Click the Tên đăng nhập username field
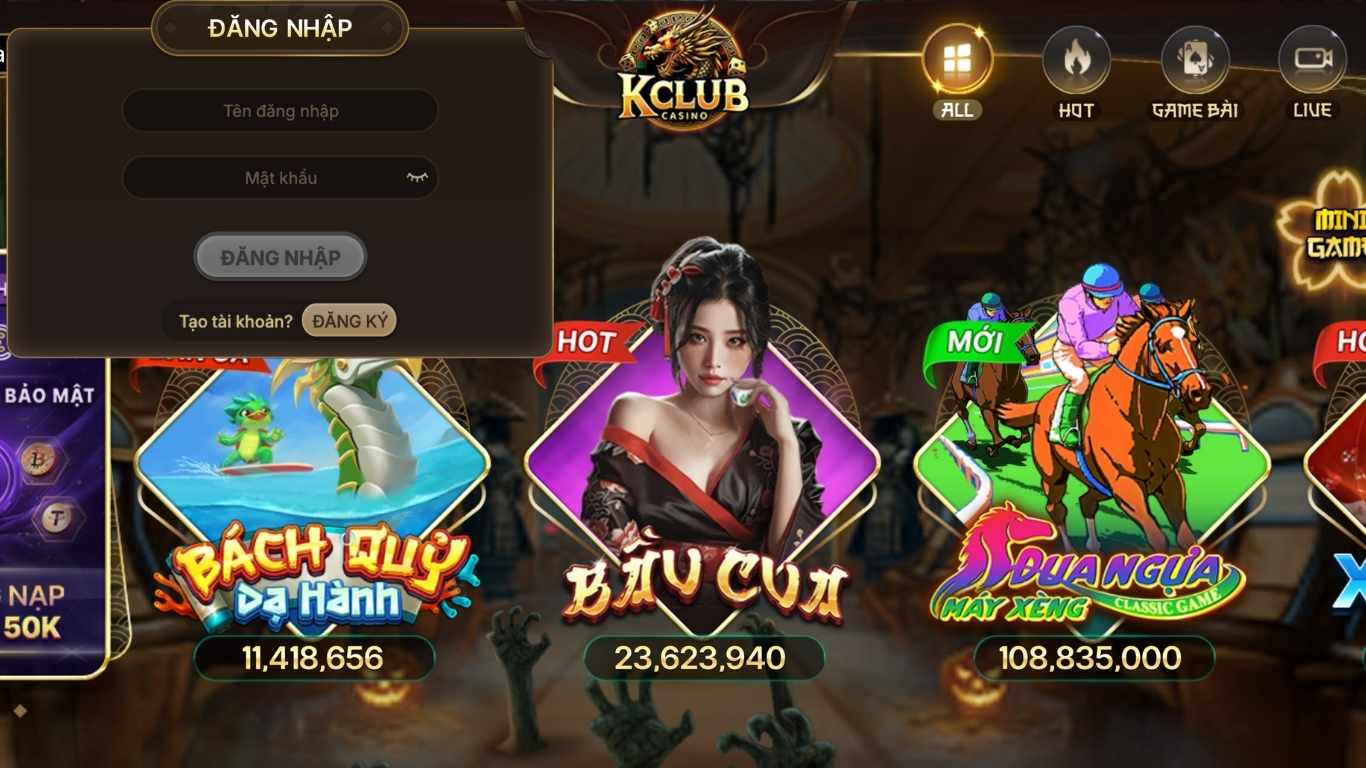Screen dimensions: 1366x768 click(279, 110)
